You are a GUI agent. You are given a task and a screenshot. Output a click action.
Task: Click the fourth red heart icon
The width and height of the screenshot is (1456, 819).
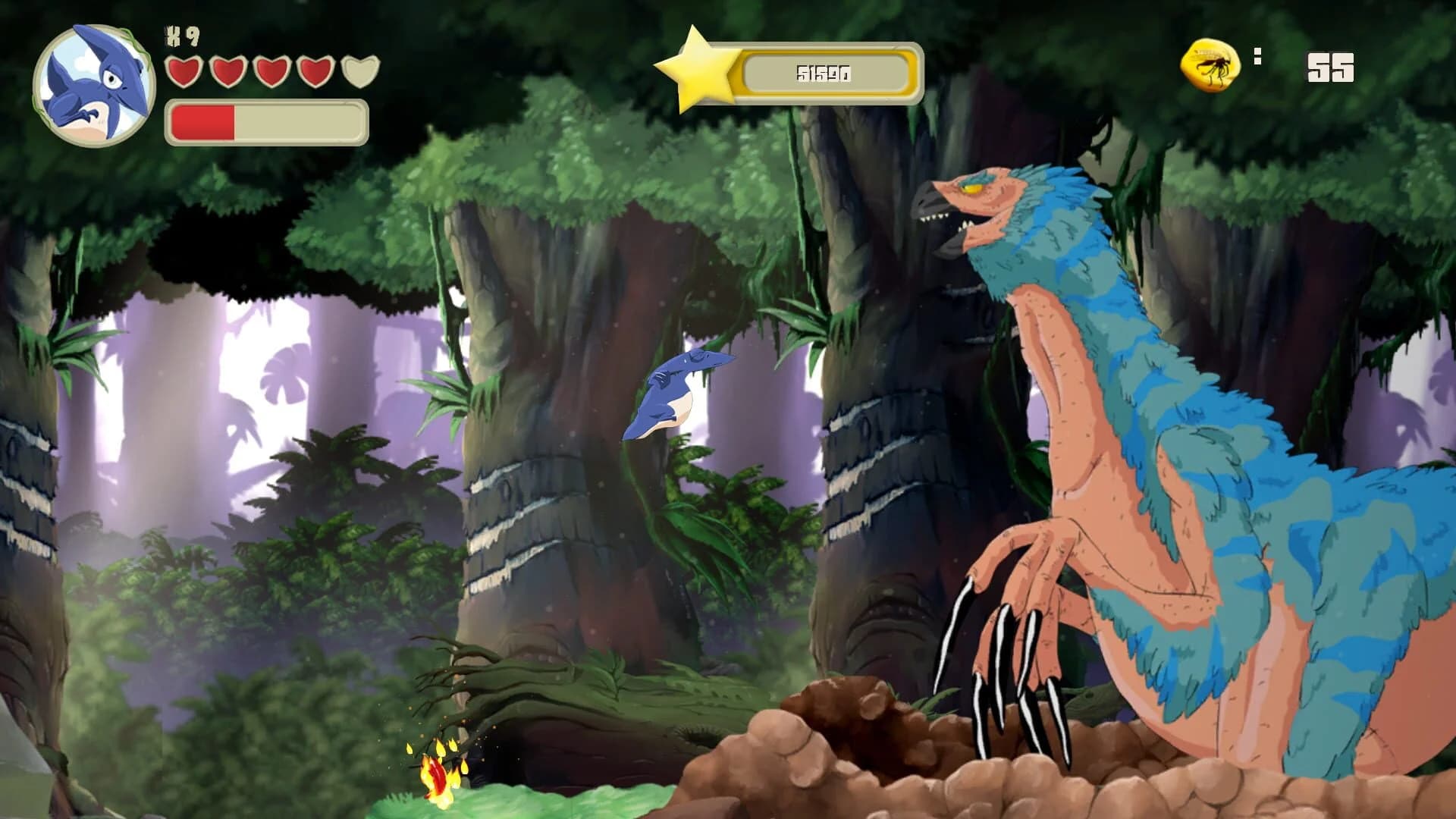click(x=312, y=74)
